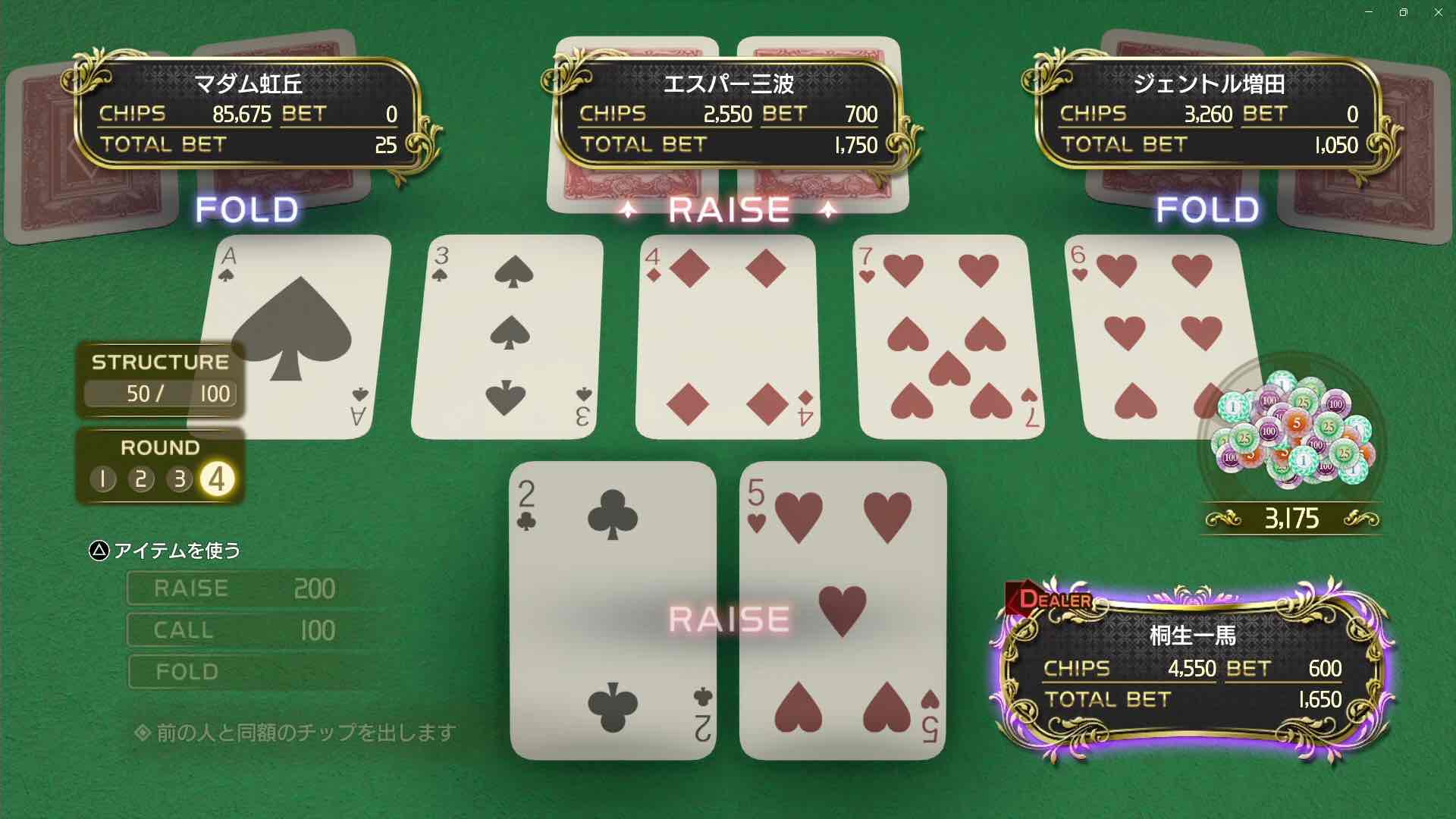Select the 7 of Hearts community card
Image resolution: width=1456 pixels, height=819 pixels.
(949, 336)
